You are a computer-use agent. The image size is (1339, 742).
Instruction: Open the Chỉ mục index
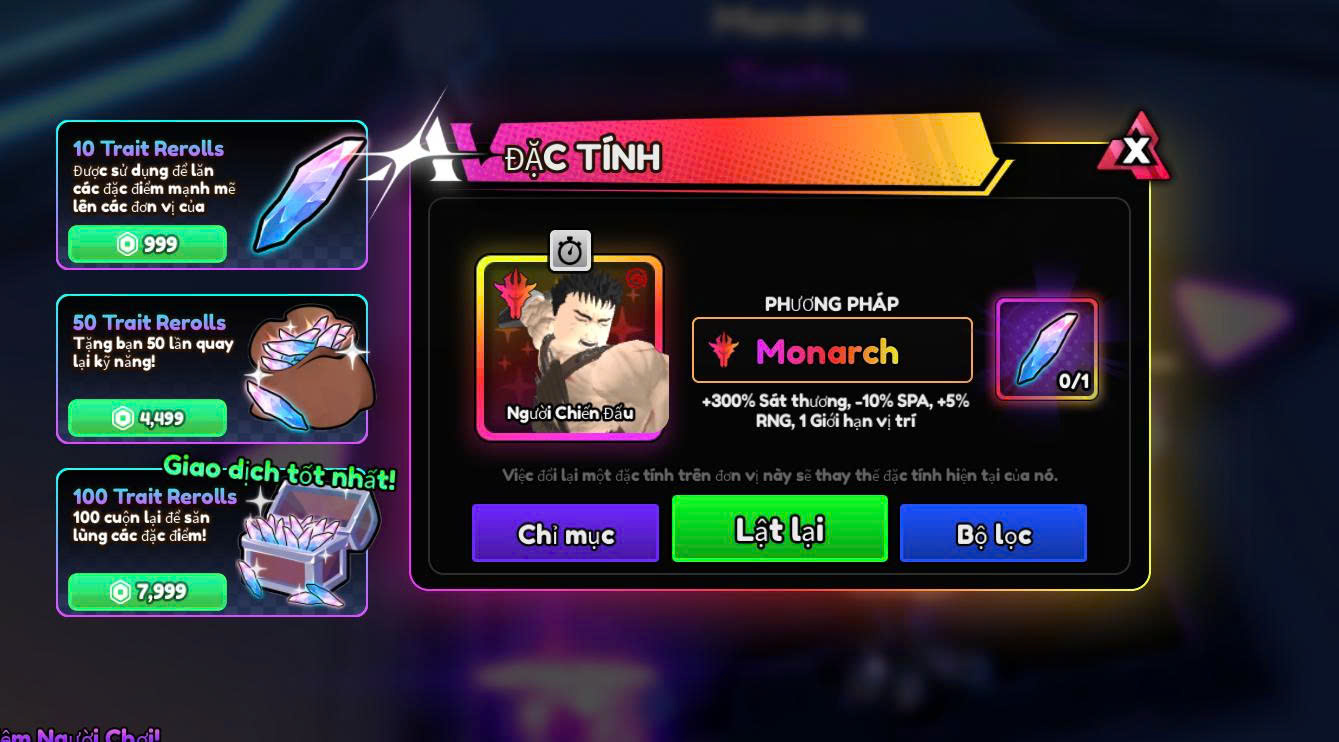point(565,534)
